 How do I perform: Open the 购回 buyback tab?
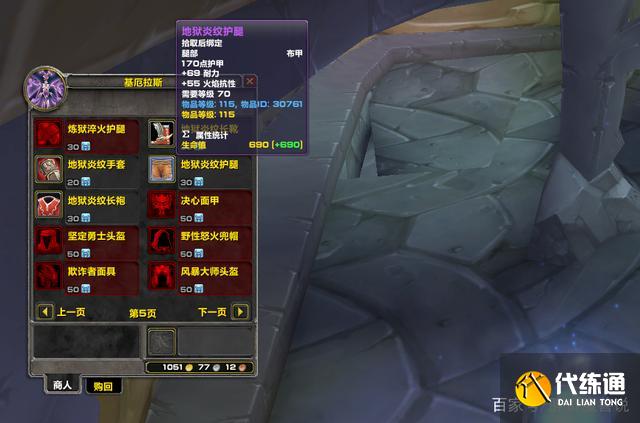[x=102, y=385]
